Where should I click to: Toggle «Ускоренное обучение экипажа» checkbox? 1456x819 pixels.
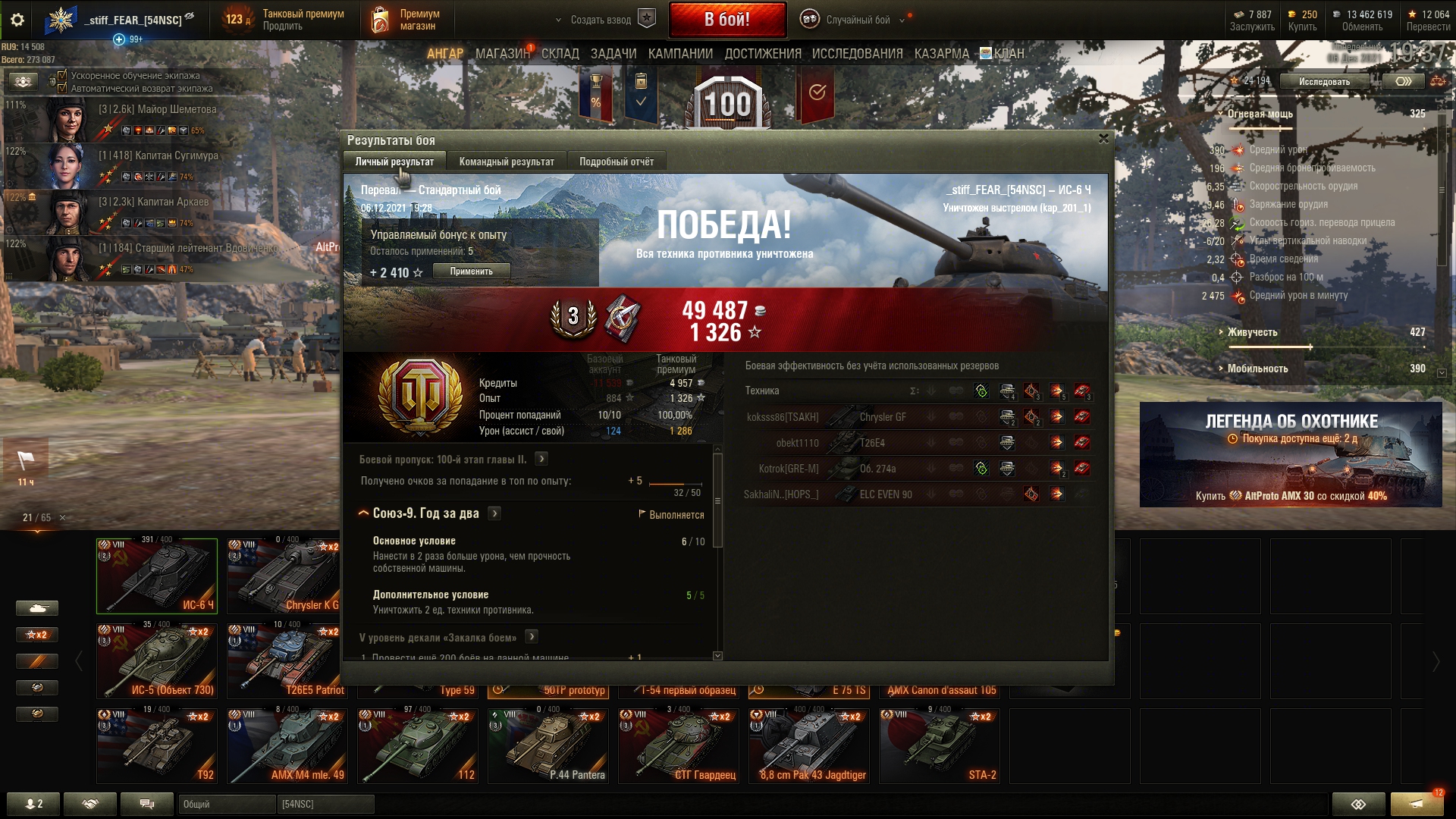click(63, 75)
